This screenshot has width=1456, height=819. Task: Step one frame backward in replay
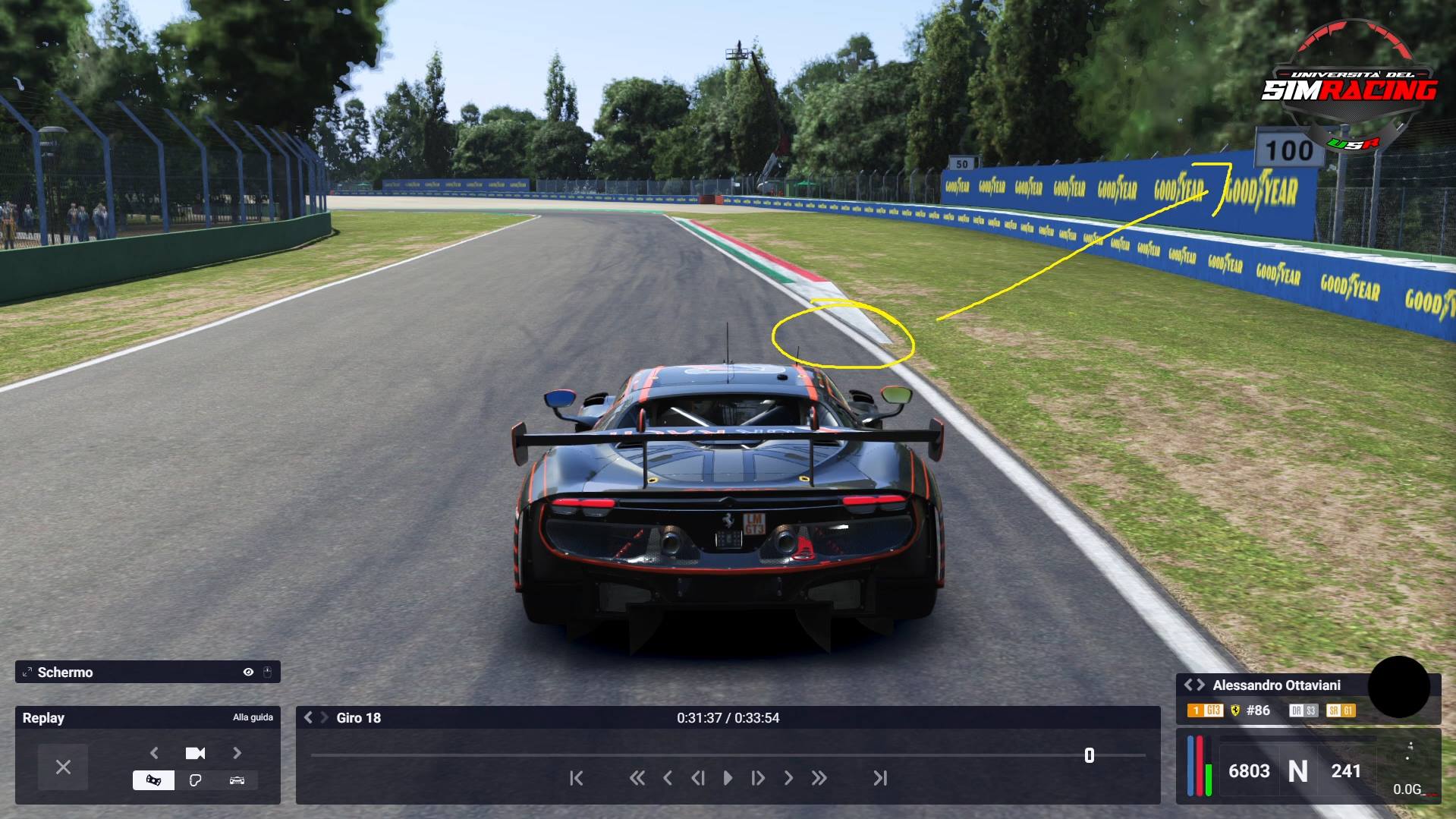tap(698, 778)
